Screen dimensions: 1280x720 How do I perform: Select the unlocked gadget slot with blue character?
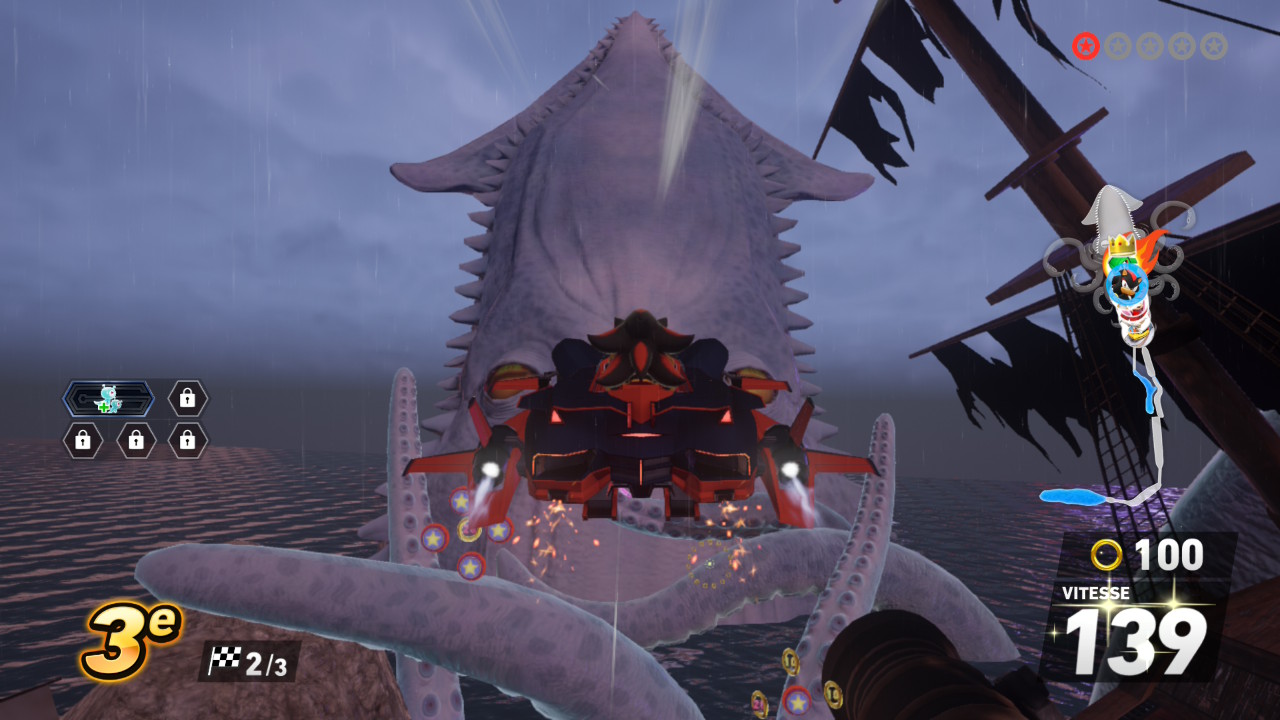pos(108,399)
